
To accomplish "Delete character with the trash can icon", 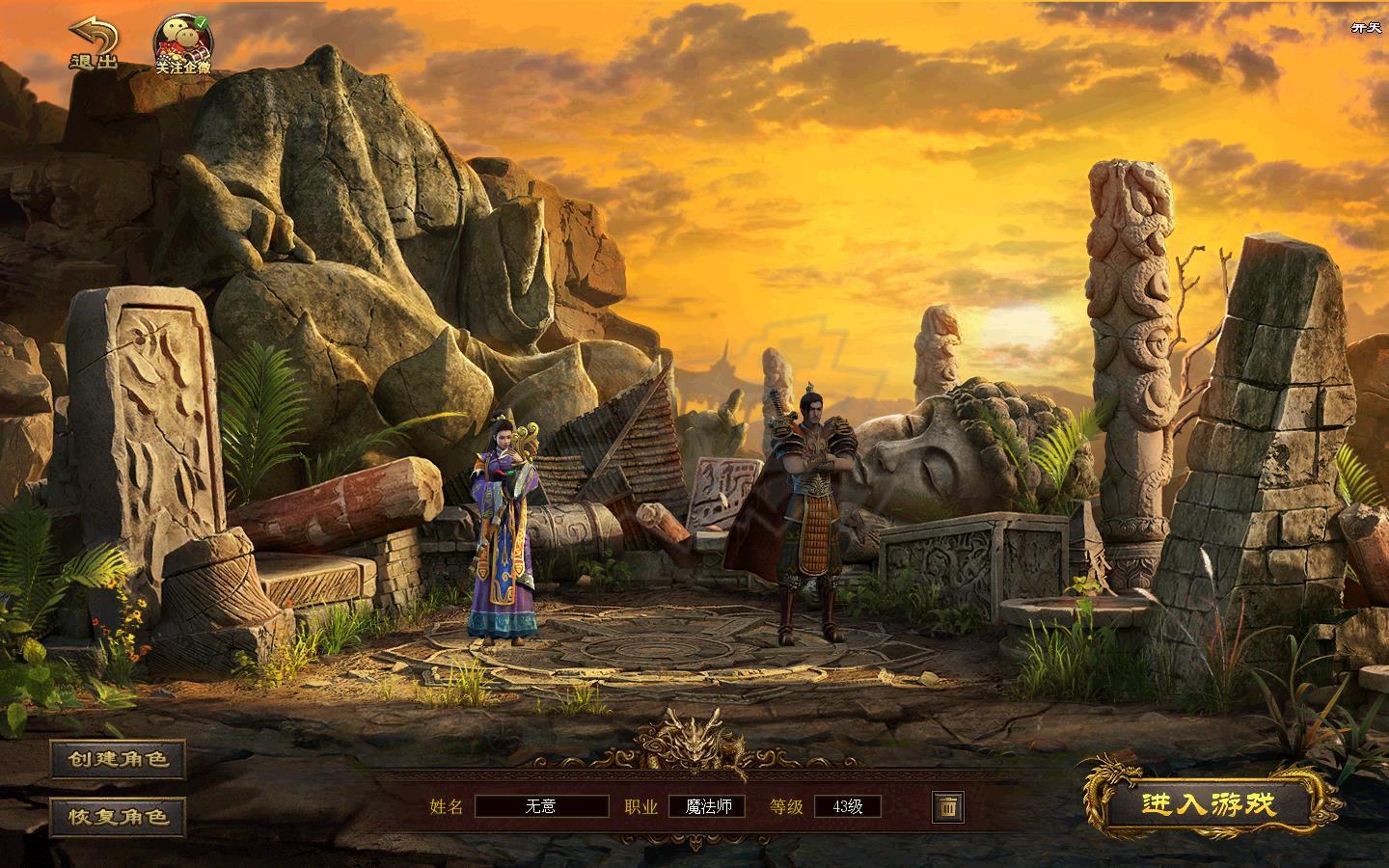I will (948, 806).
